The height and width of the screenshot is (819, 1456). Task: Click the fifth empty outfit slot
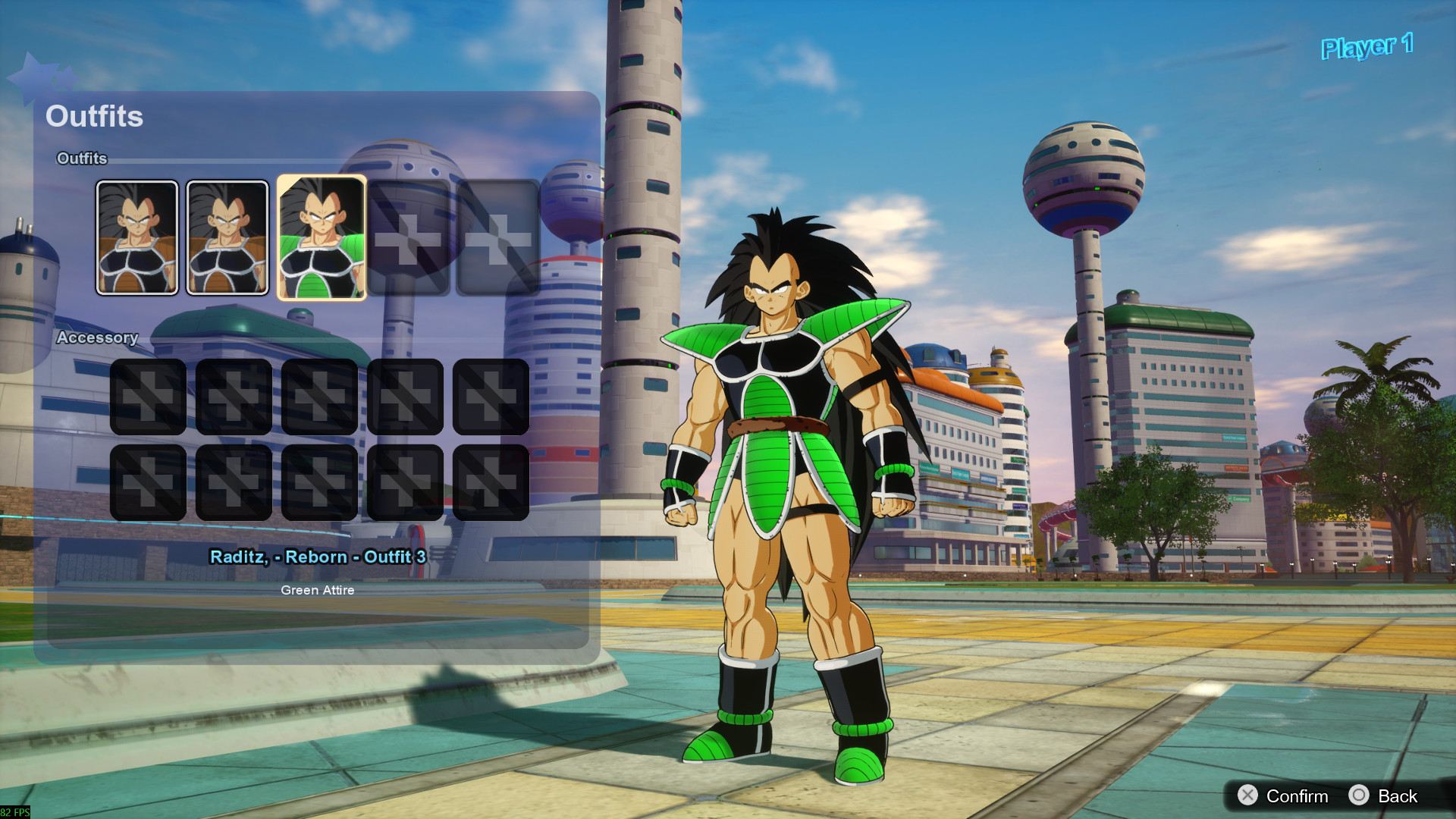coord(497,236)
